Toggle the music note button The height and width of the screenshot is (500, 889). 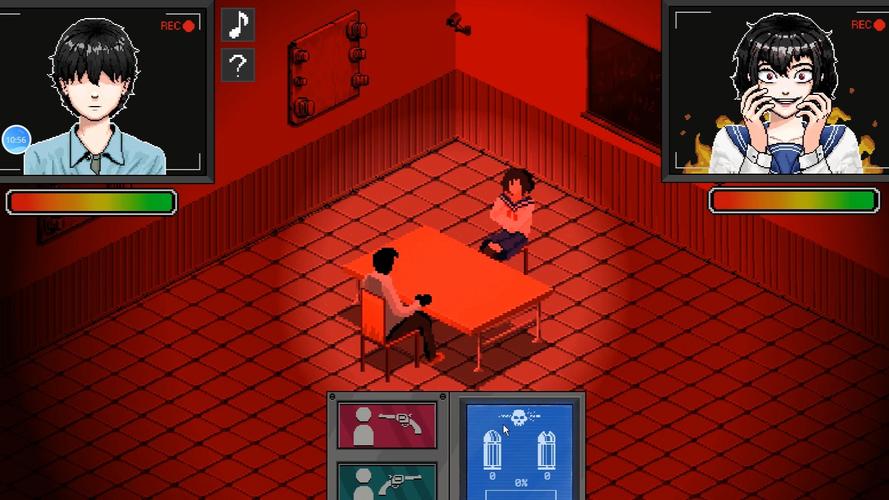coord(238,25)
